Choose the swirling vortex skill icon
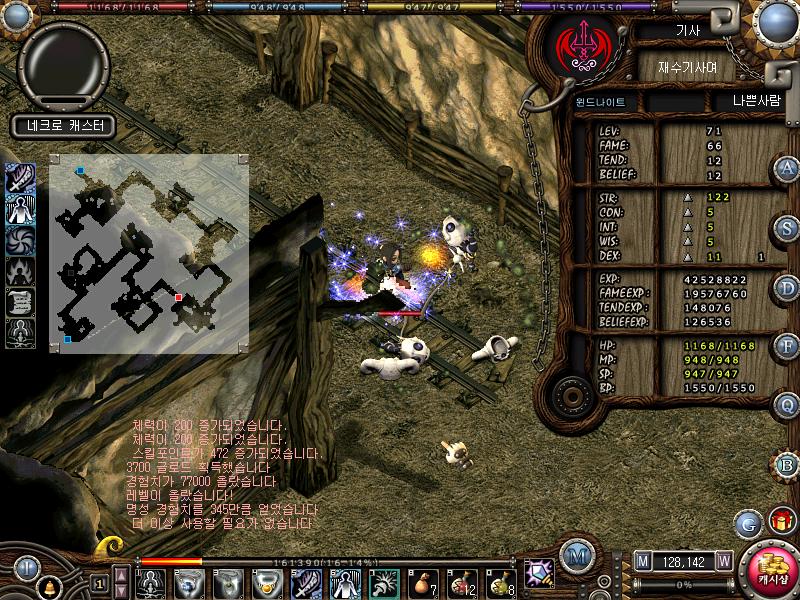The height and width of the screenshot is (600, 800). [x=21, y=241]
